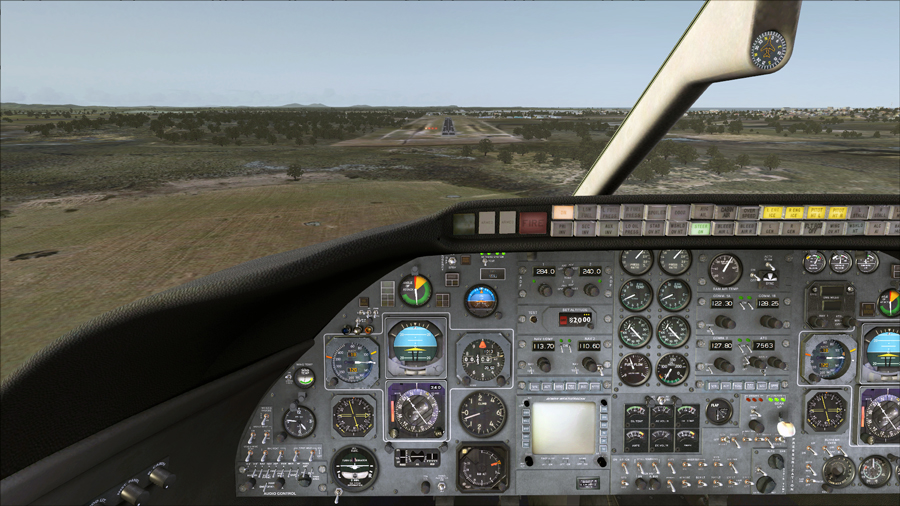Click the red FIRE warning light
The image size is (900, 506).
534,222
